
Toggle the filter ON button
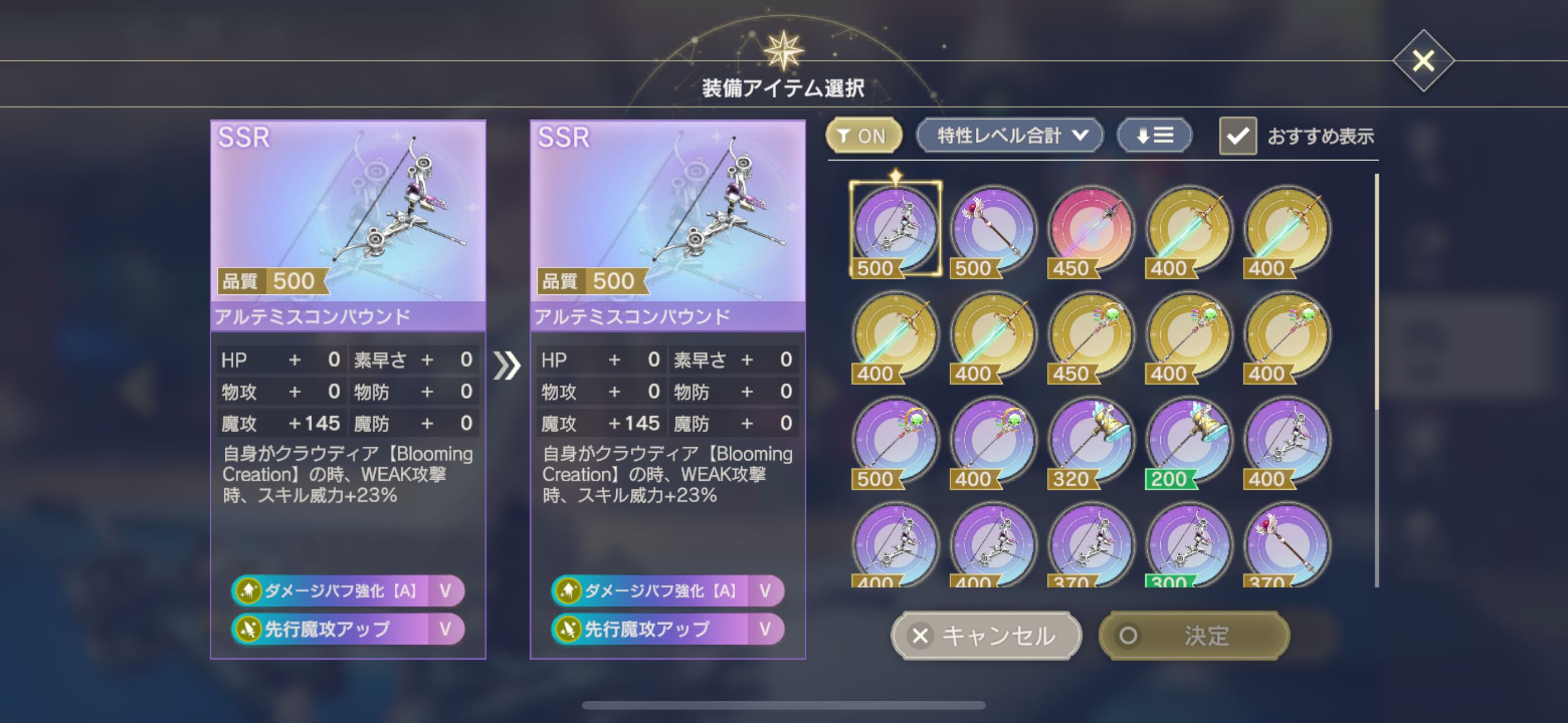pos(863,136)
